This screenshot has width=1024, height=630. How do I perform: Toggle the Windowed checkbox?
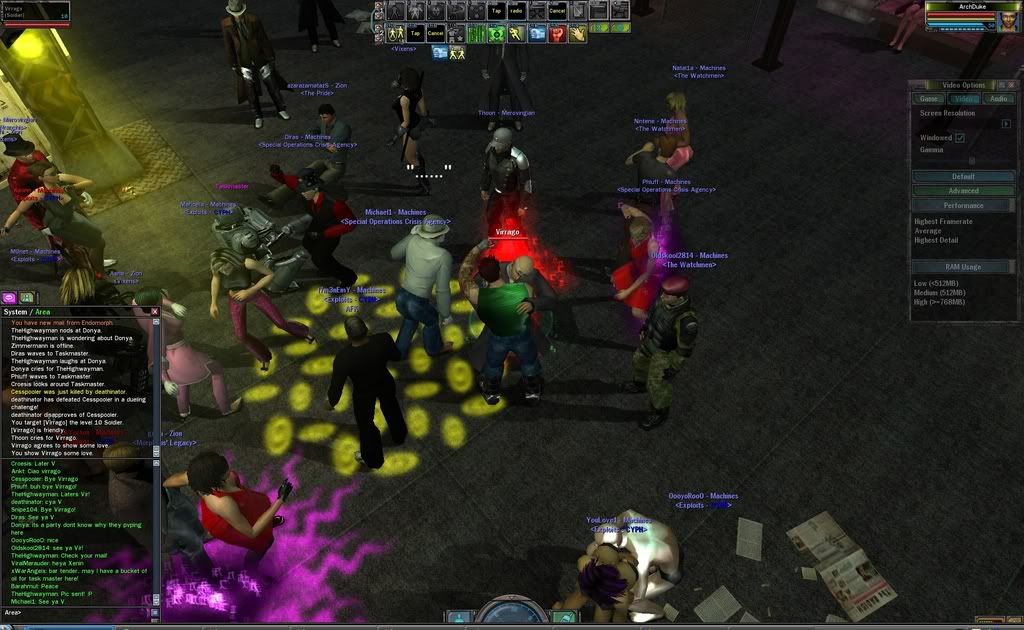960,138
